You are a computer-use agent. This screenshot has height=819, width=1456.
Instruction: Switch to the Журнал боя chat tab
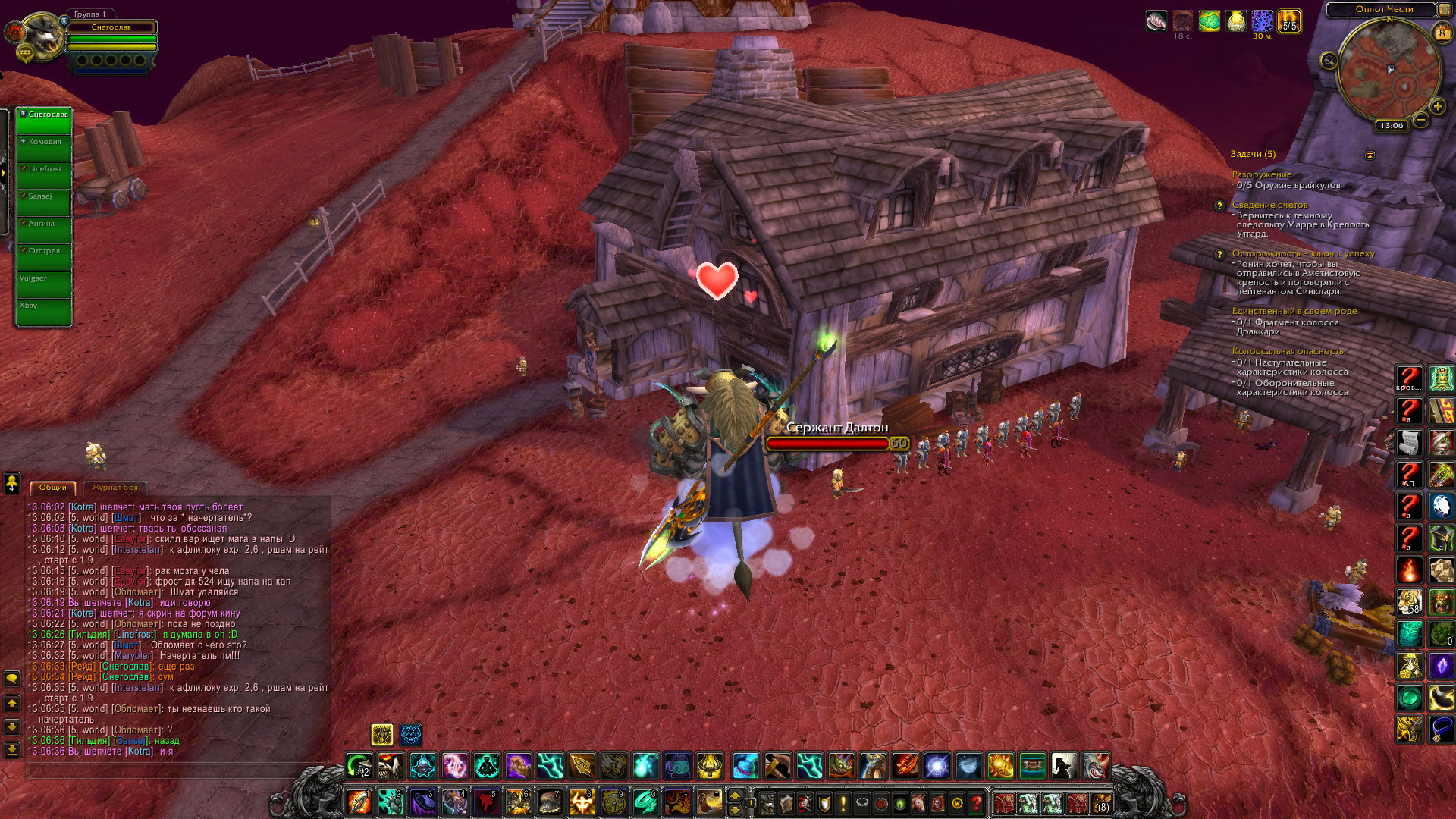[x=115, y=488]
